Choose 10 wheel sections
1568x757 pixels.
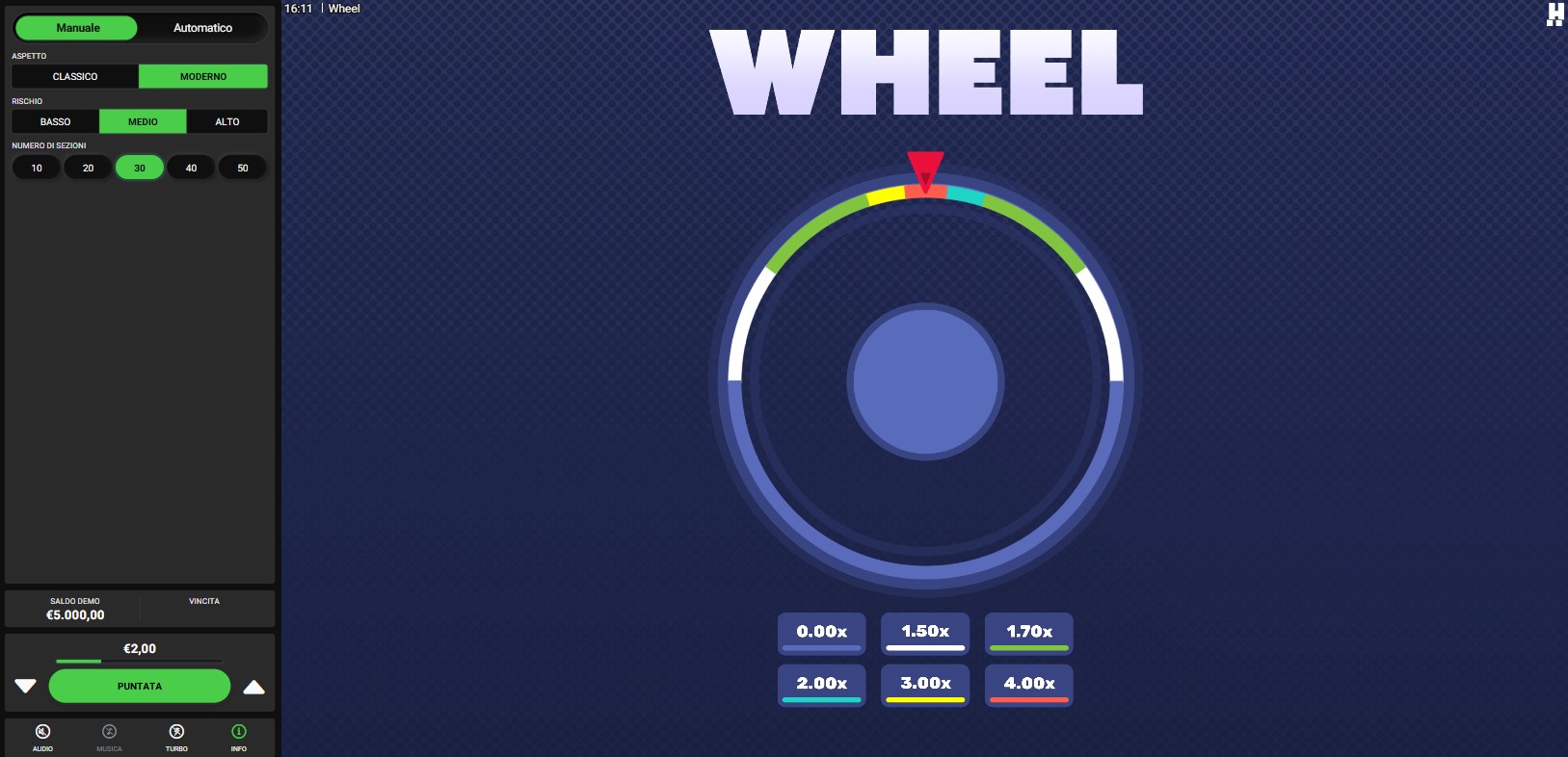point(37,168)
